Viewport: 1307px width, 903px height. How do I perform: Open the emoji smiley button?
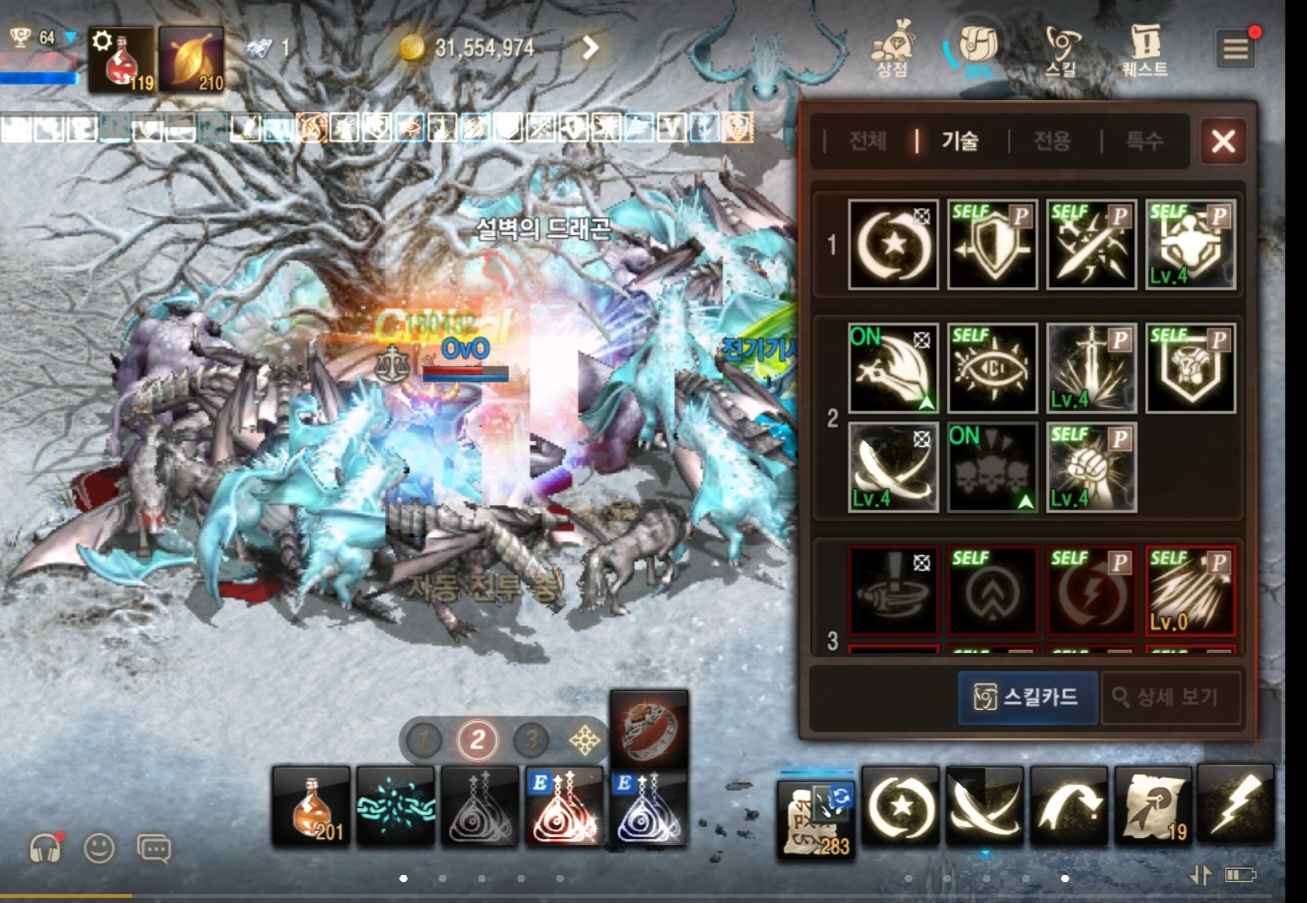click(99, 849)
